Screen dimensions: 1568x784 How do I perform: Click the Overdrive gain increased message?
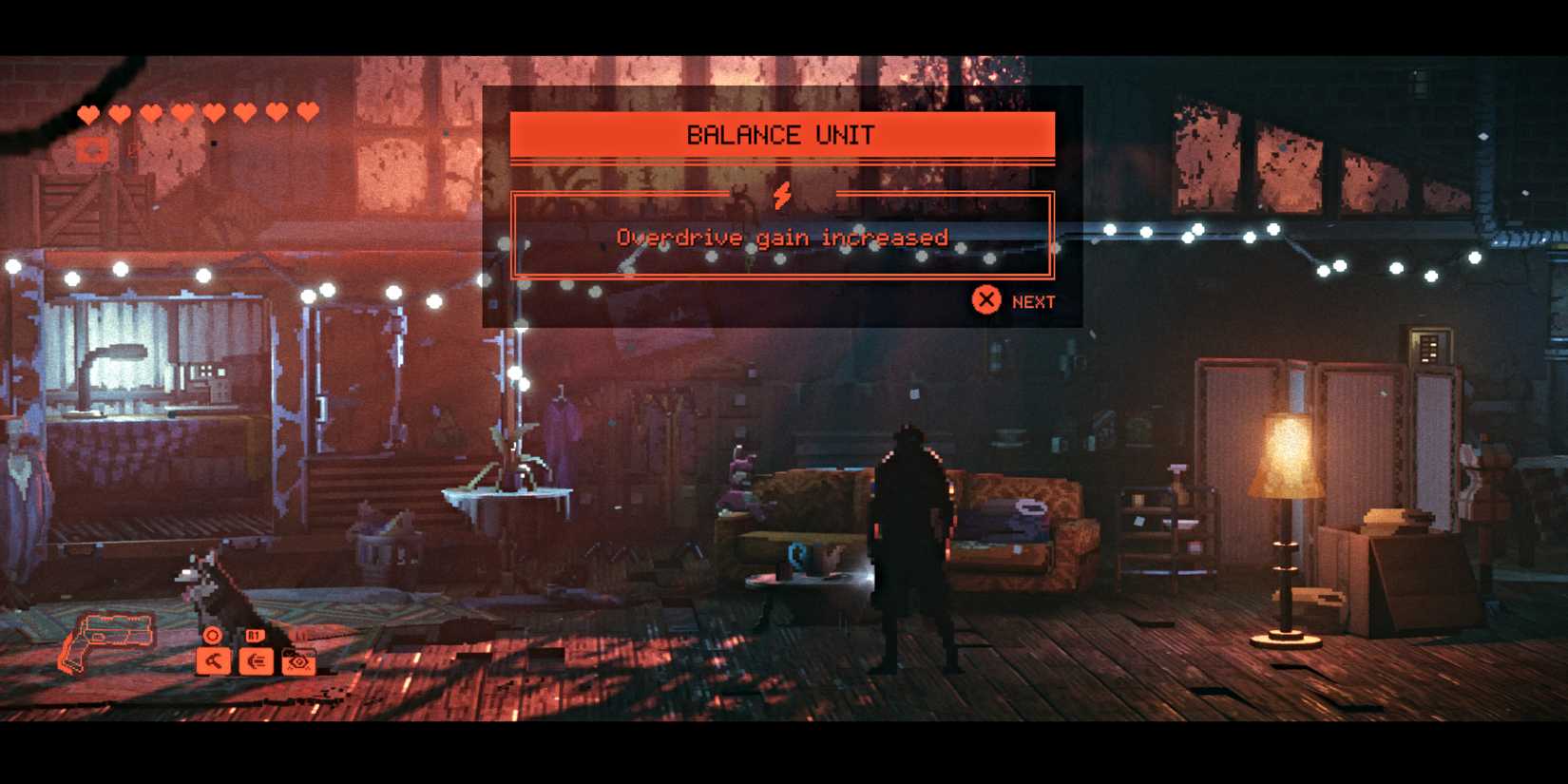(782, 238)
